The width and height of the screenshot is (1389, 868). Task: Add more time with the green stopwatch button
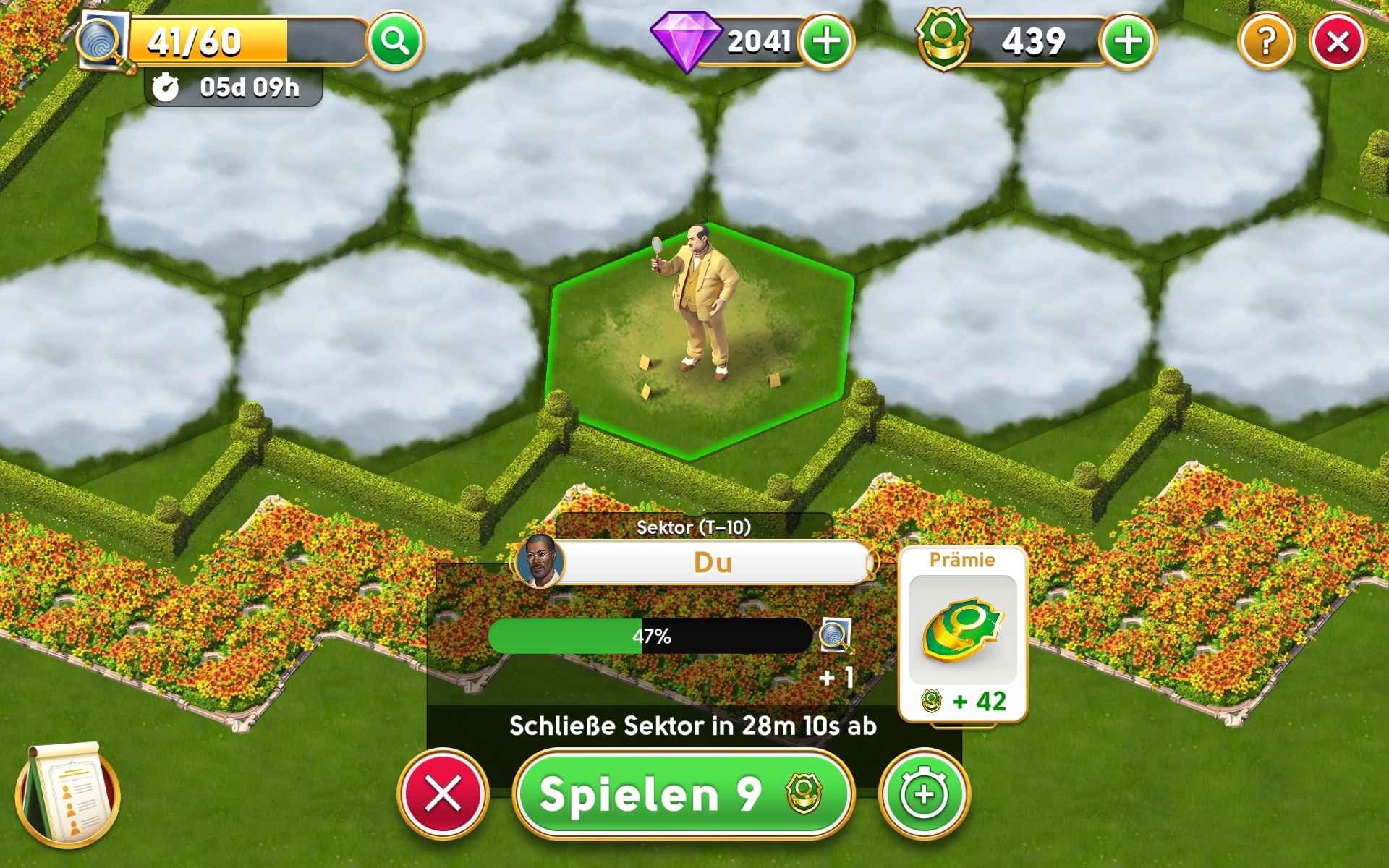coord(924,794)
